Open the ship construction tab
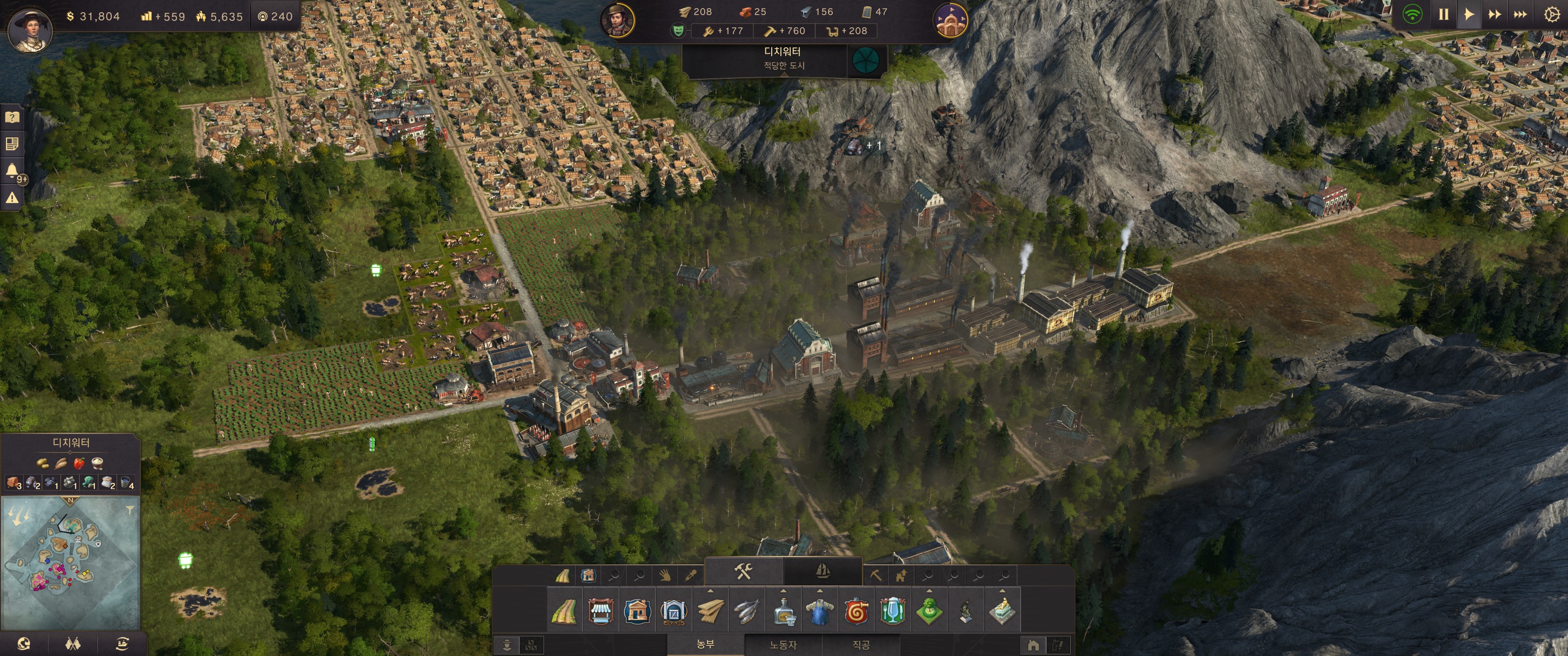 (x=822, y=571)
